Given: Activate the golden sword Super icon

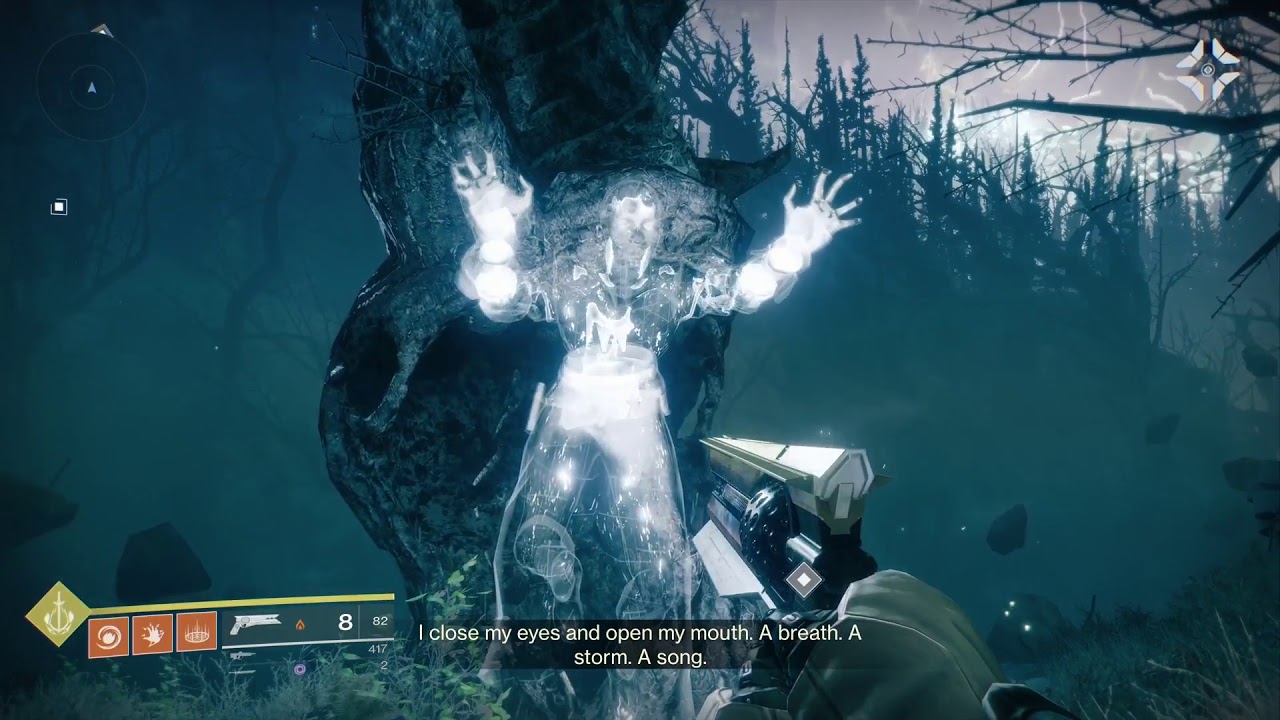Looking at the screenshot, I should (57, 612).
